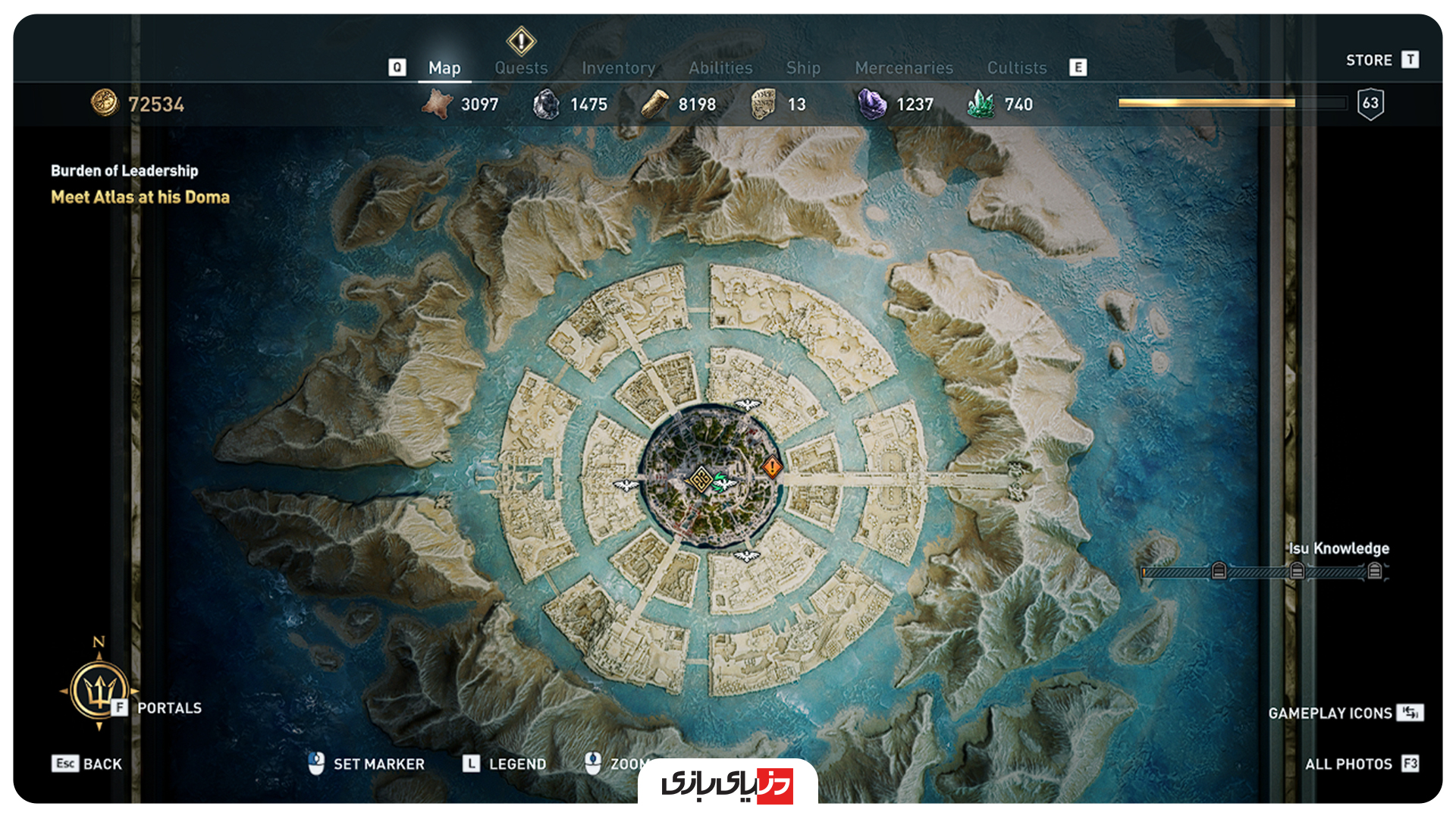Open the map Legend
This screenshot has width=1456, height=819.
coord(504,764)
